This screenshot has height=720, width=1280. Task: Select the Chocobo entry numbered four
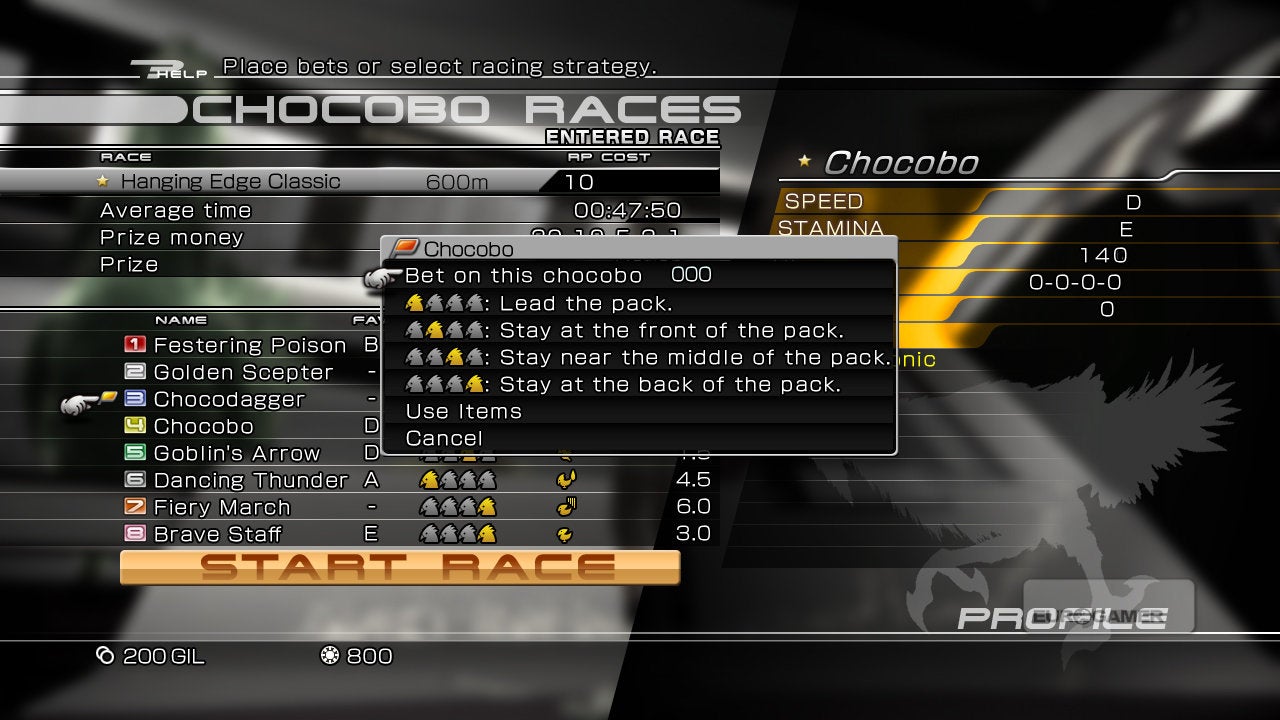(203, 426)
